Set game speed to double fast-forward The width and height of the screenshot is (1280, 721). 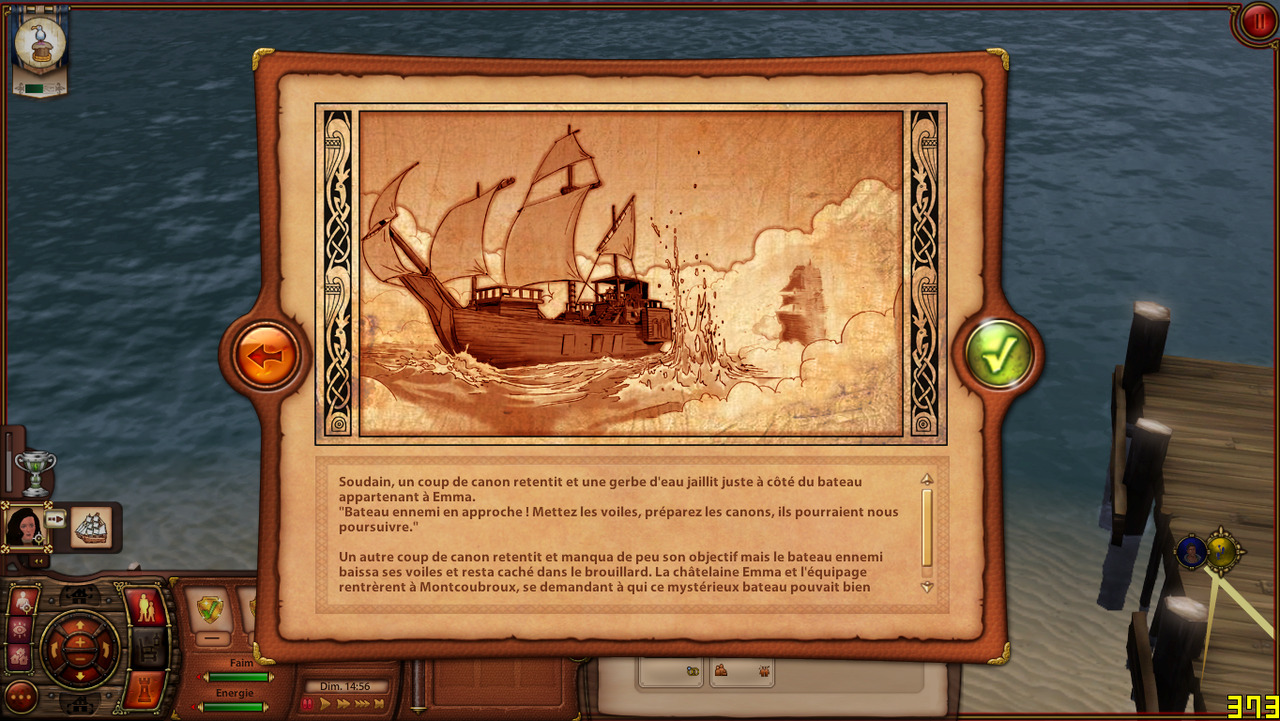click(344, 704)
